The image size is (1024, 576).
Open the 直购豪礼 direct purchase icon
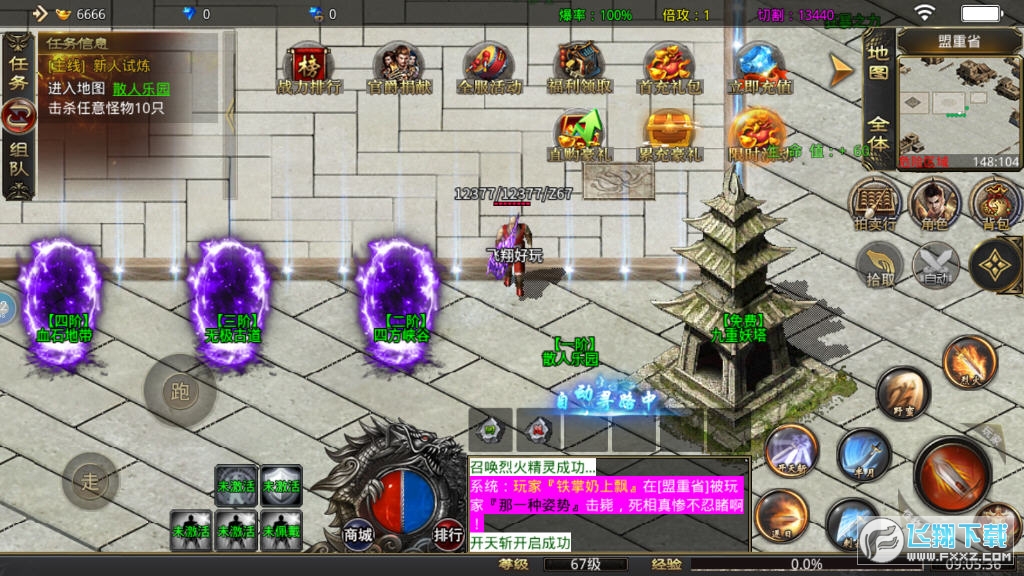pyautogui.click(x=580, y=135)
